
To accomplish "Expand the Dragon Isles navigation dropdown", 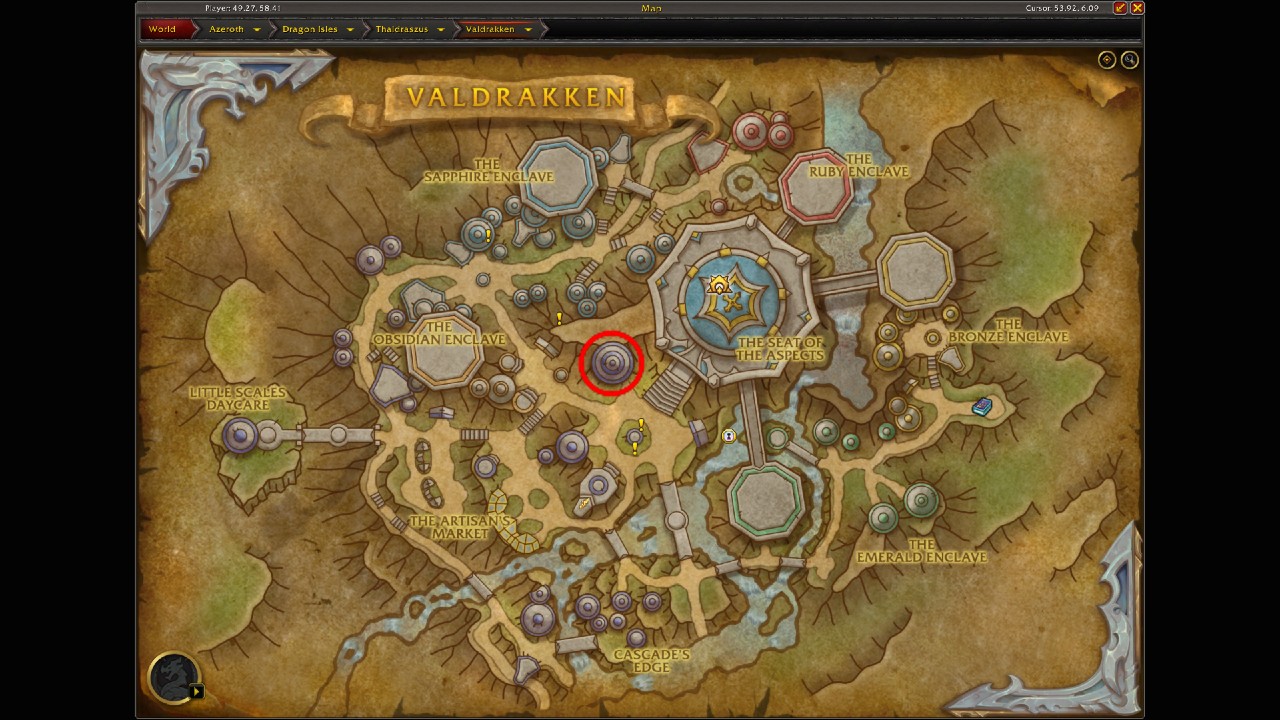I will pyautogui.click(x=350, y=29).
